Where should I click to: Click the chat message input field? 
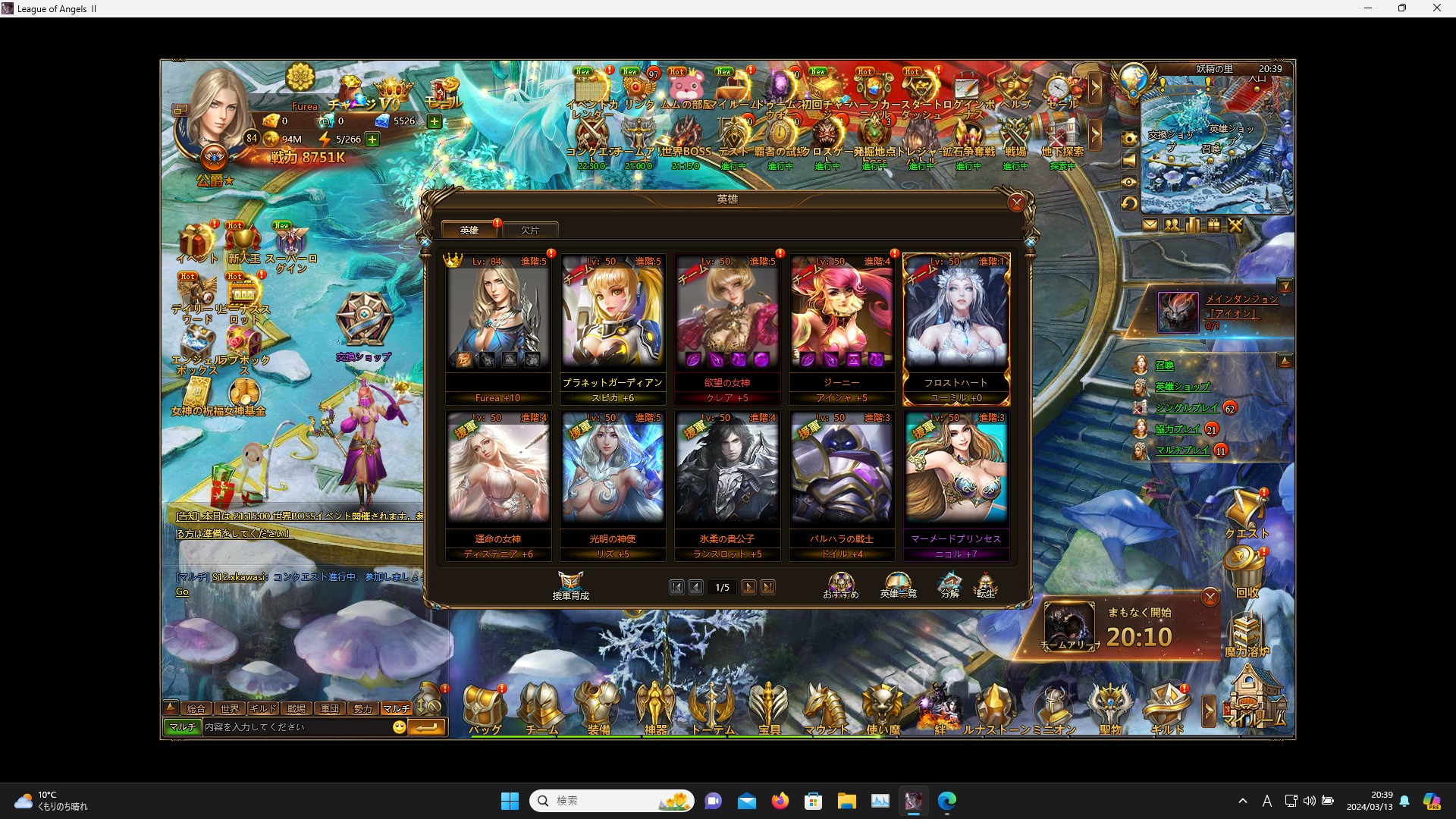click(296, 727)
